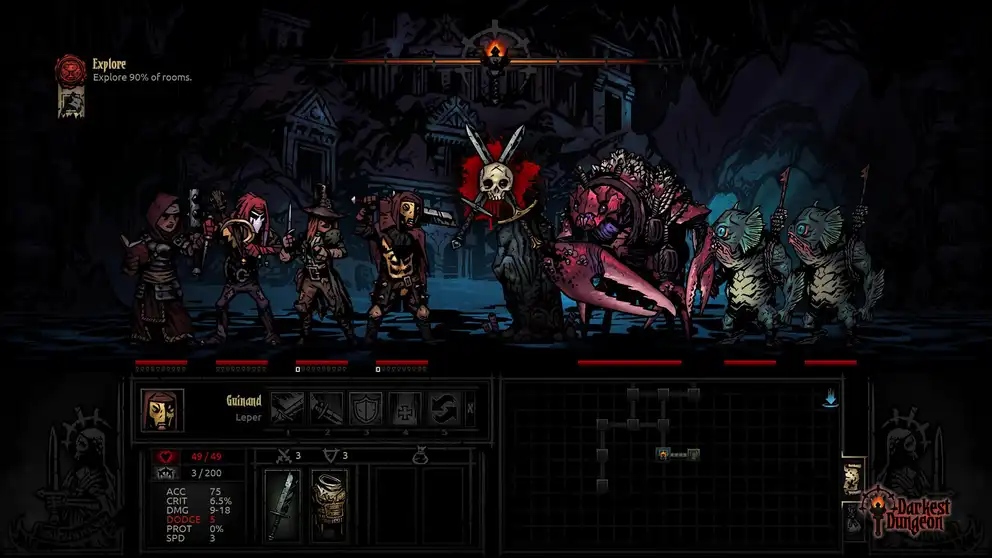Switch to the inventory bag tab
The height and width of the screenshot is (558, 992).
[851, 518]
